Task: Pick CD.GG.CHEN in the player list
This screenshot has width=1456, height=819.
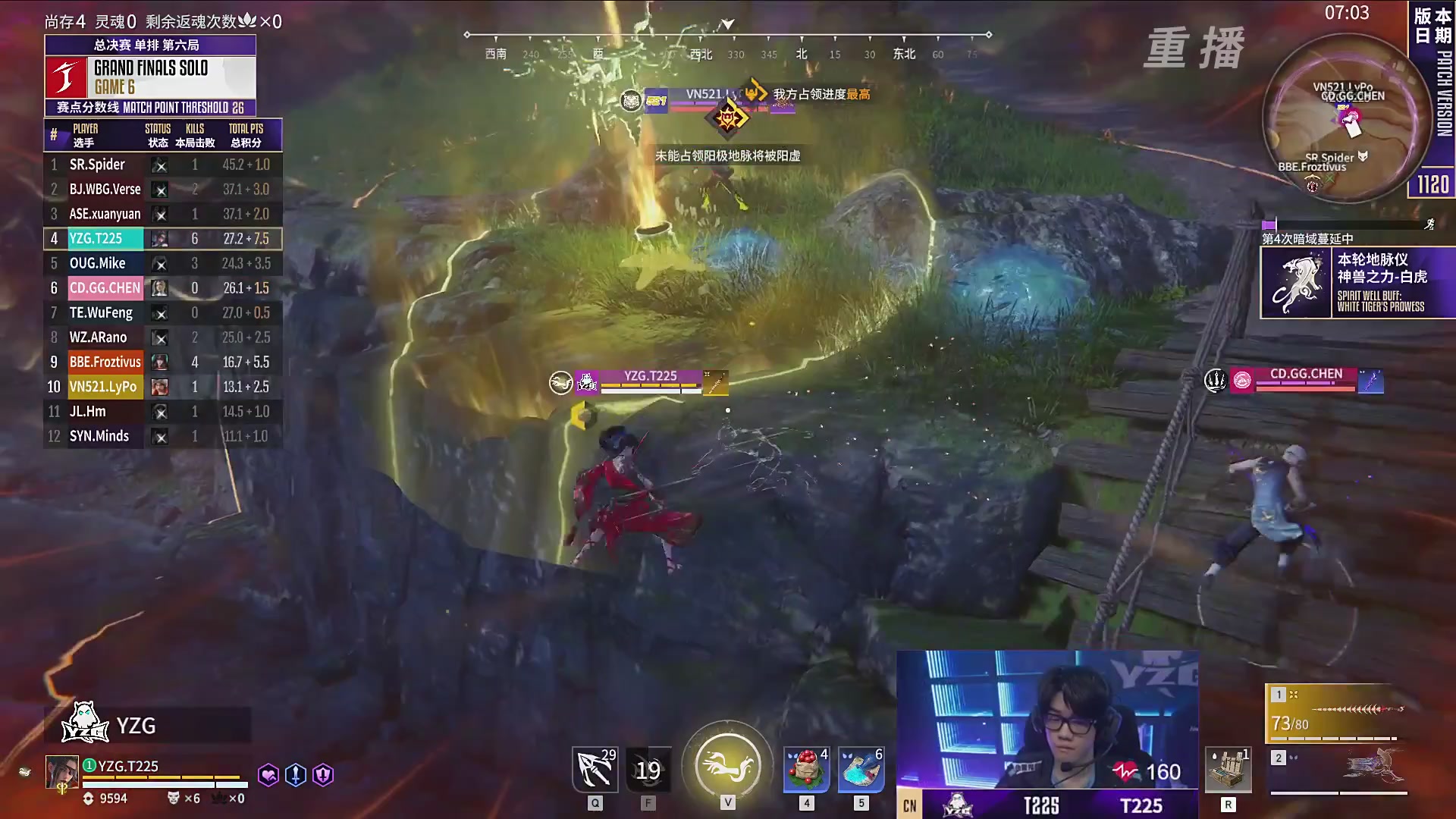Action: pos(162,288)
